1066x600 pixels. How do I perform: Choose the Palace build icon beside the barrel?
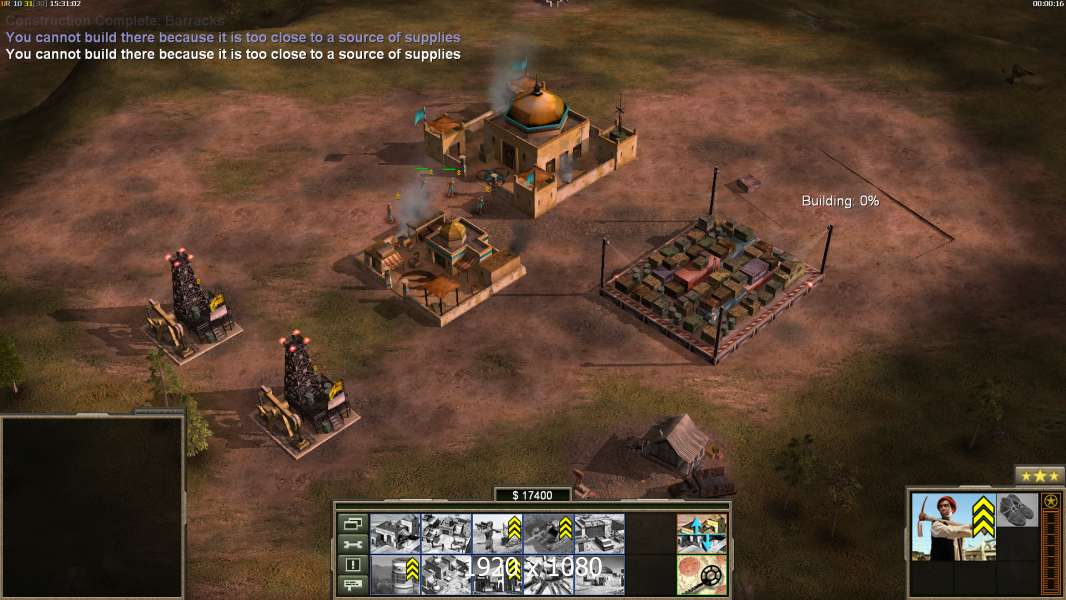click(446, 574)
